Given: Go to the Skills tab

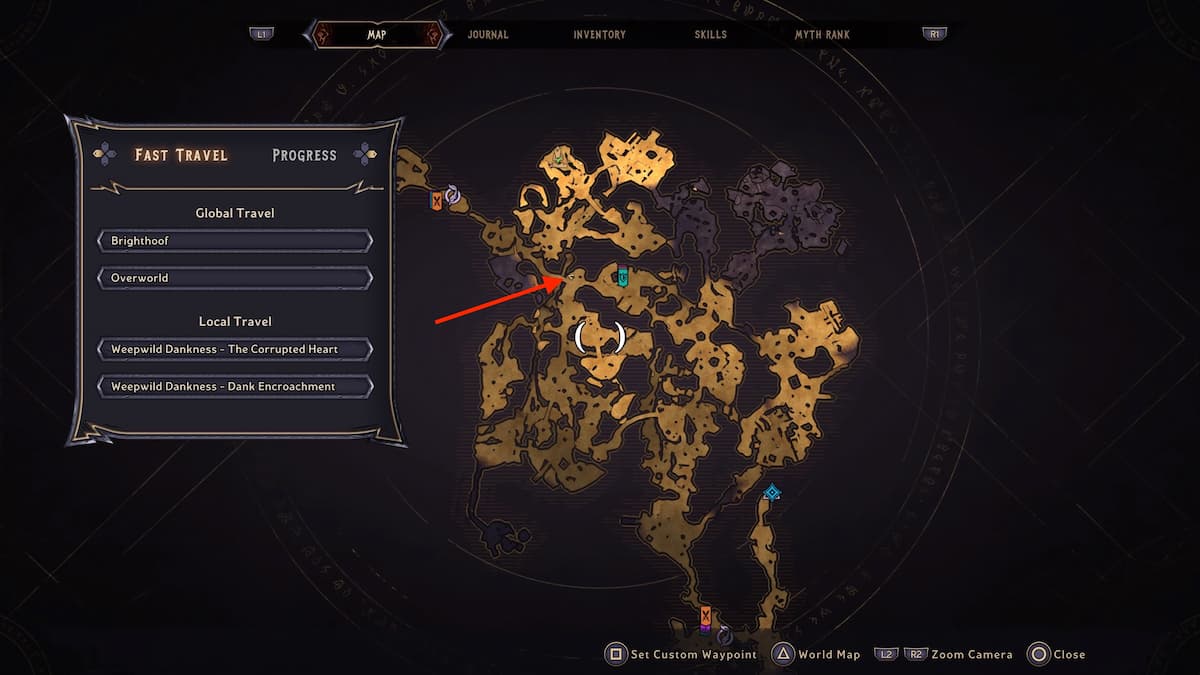Looking at the screenshot, I should [711, 34].
